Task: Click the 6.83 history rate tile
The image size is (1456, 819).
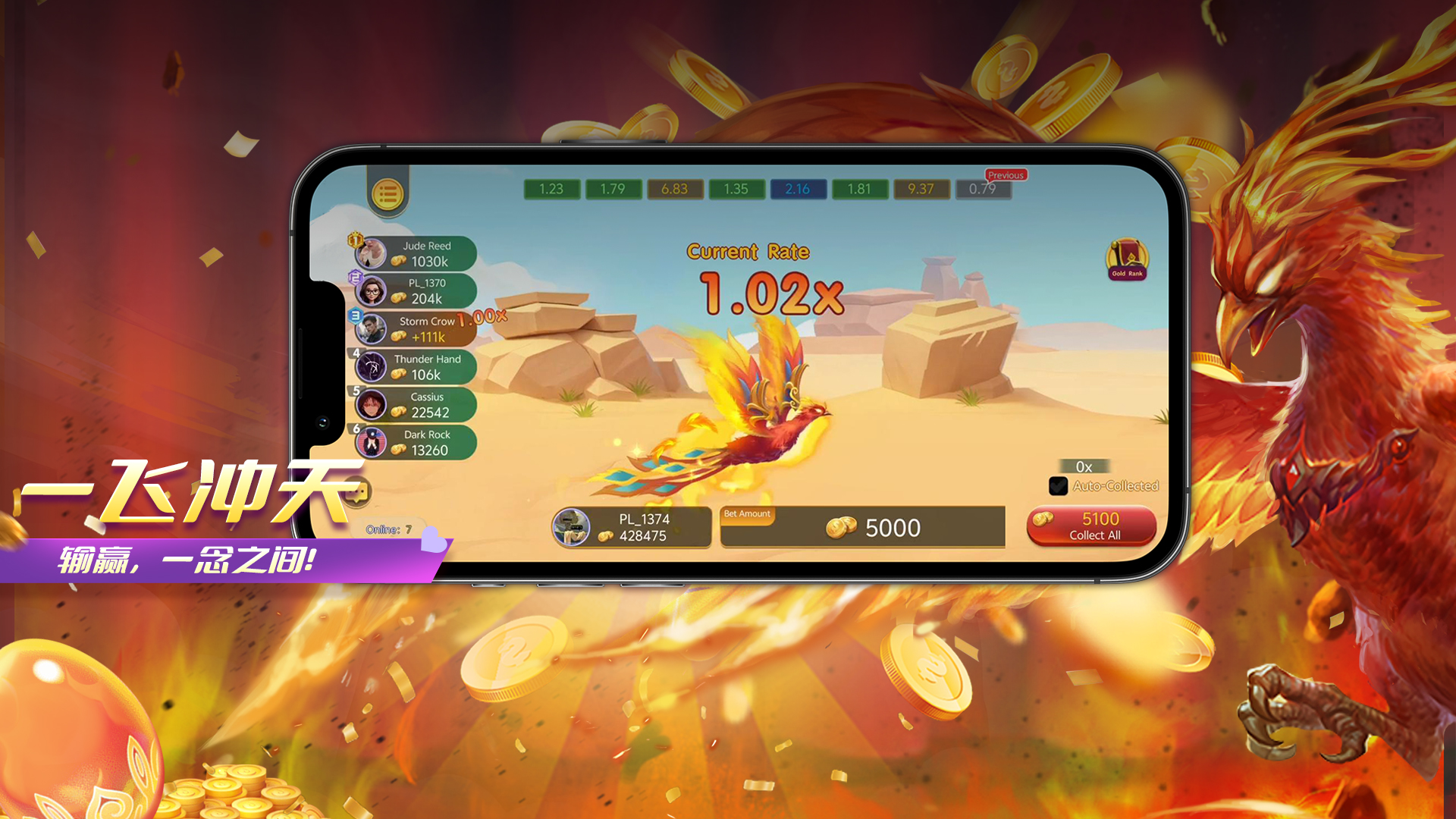Action: coord(674,189)
